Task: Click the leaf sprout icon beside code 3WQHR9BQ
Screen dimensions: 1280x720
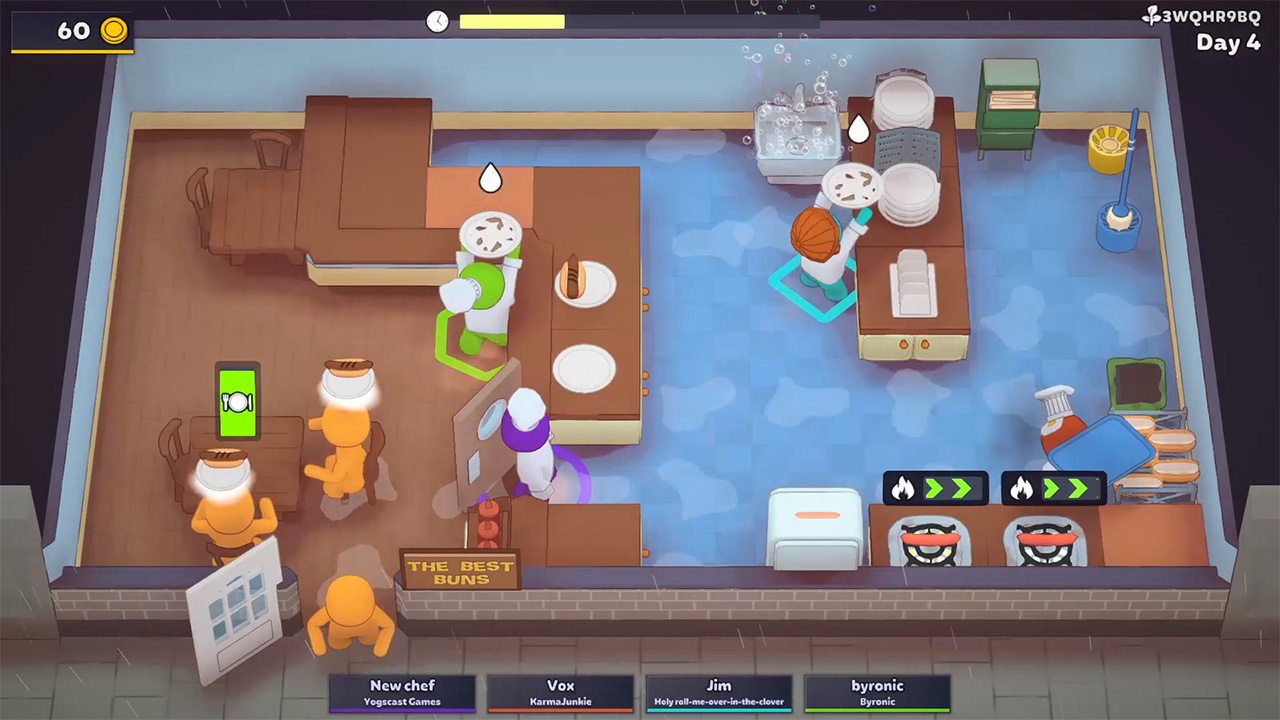Action: (x=1148, y=17)
